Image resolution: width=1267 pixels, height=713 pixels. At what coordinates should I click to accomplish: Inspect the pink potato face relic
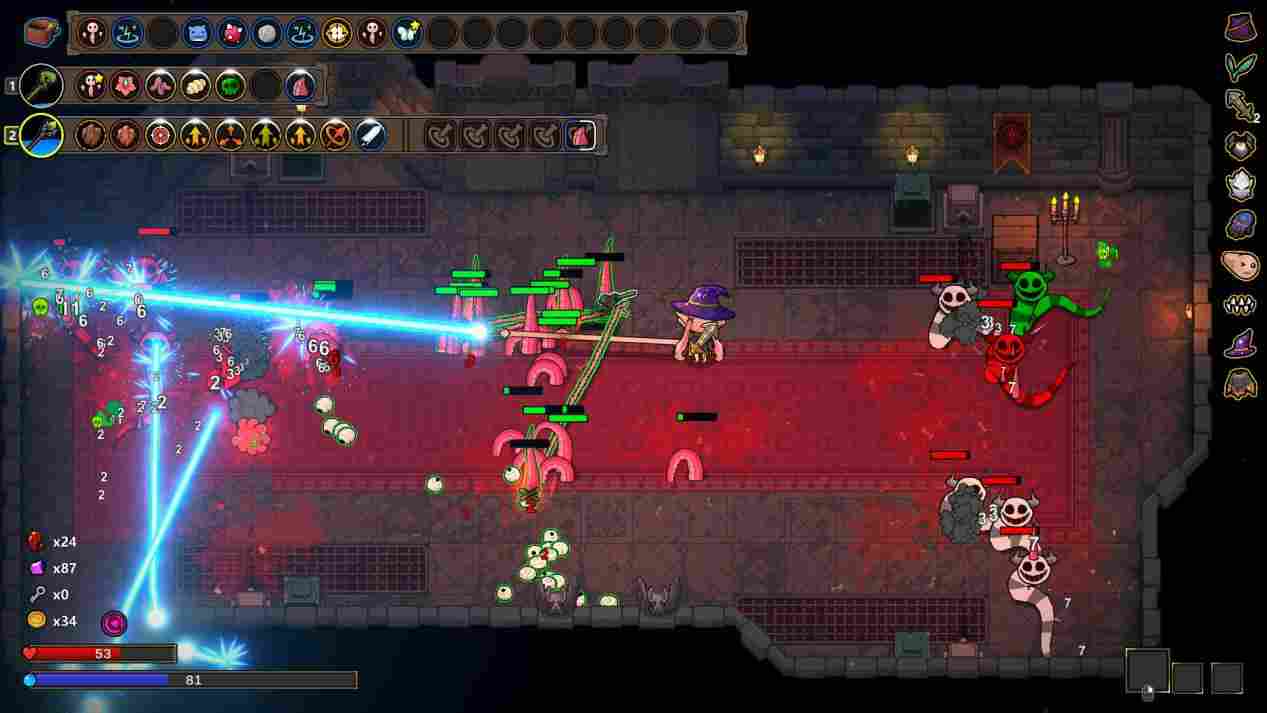(1241, 265)
